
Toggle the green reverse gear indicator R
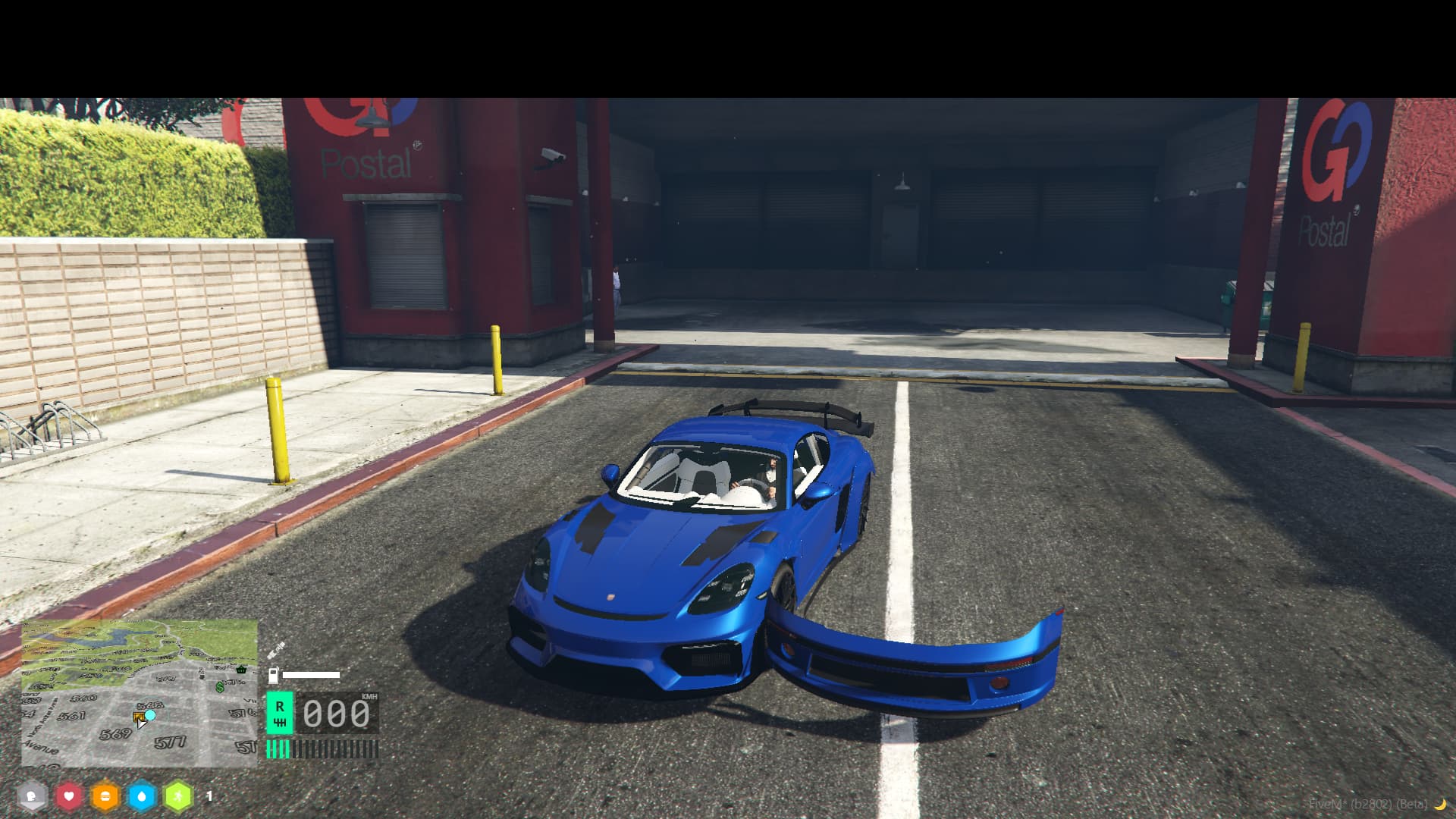[281, 713]
